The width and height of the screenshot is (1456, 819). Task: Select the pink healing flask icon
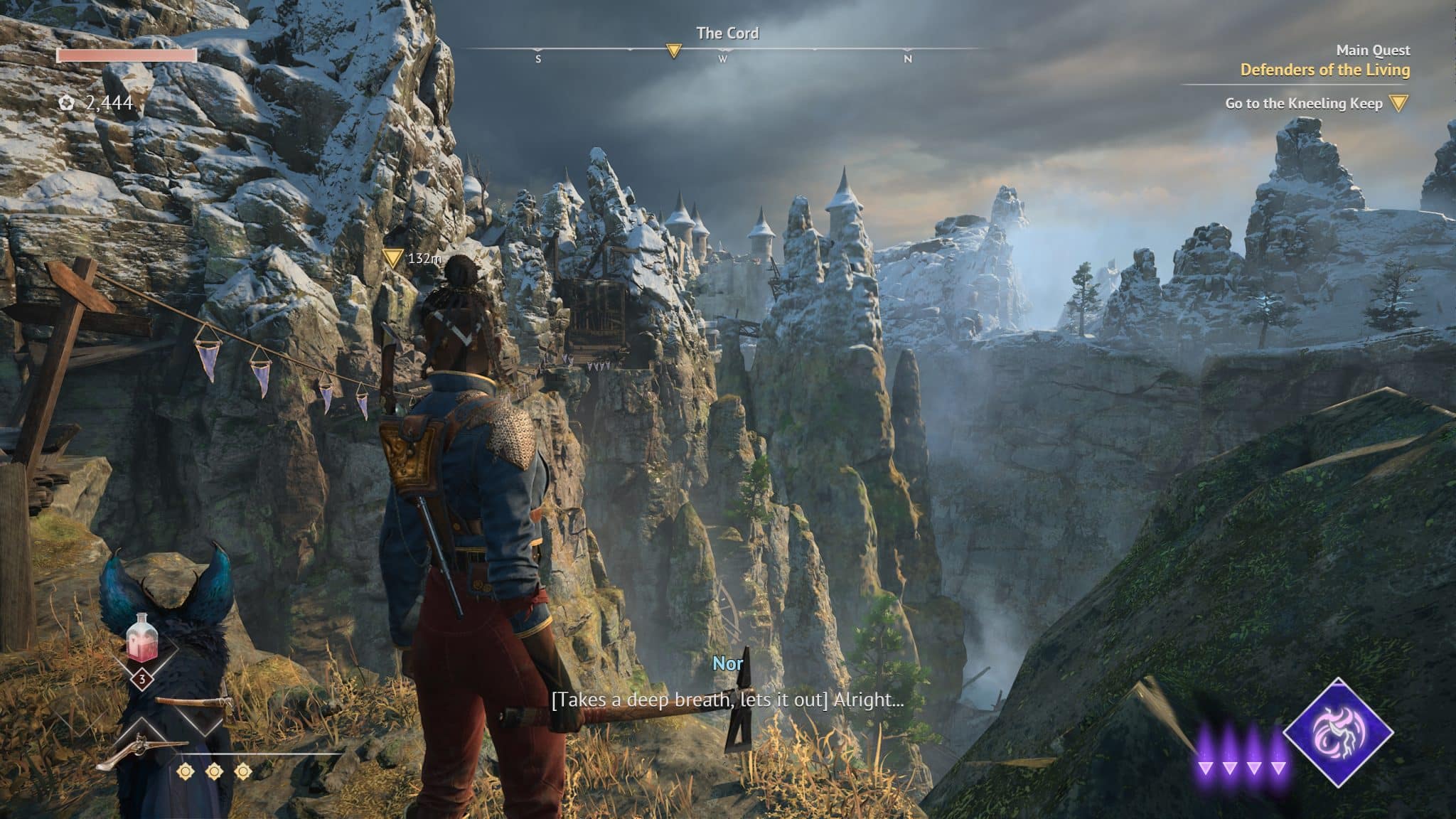pos(141,638)
